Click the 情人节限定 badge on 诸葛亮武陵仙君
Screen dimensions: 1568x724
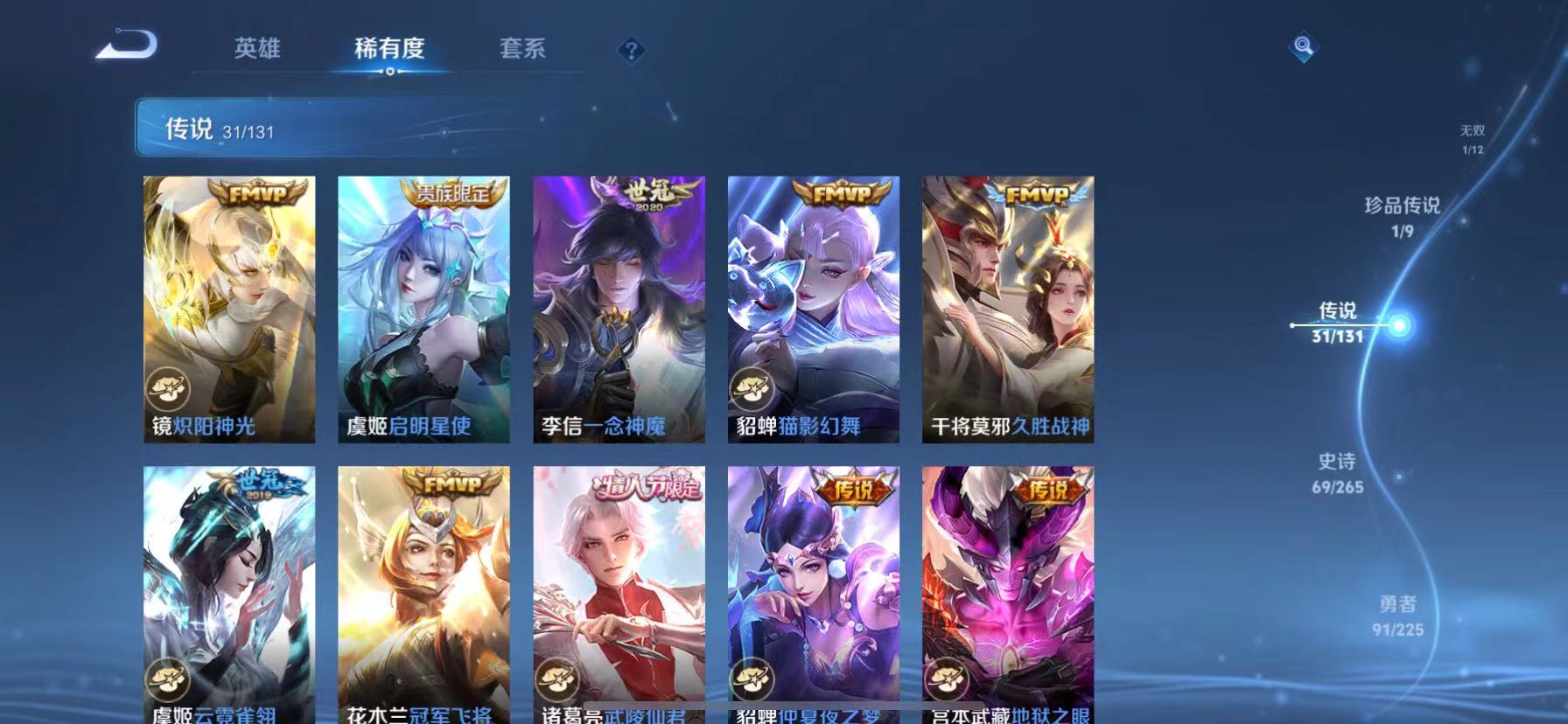coord(652,485)
